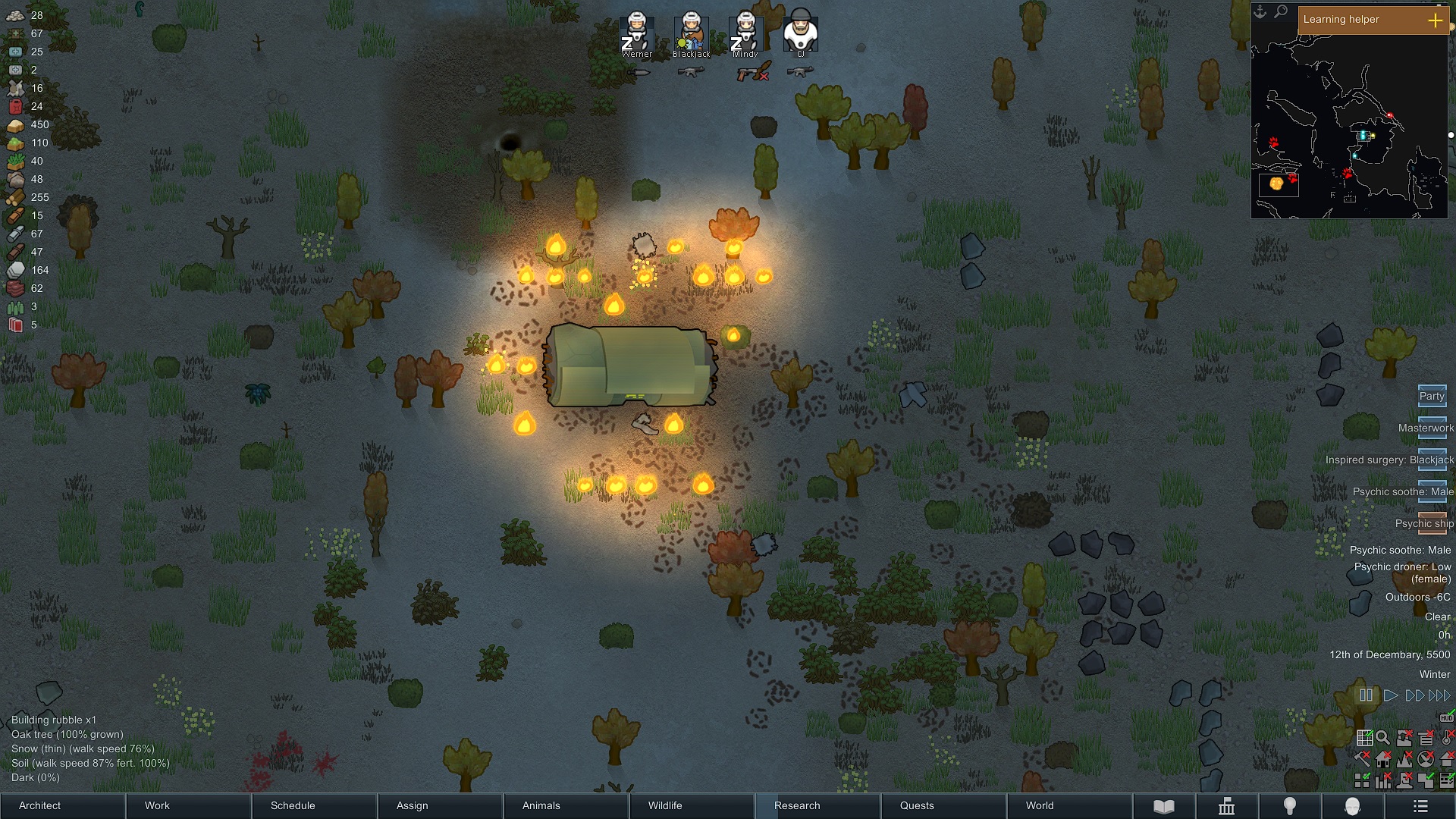Toggle the temperature thermometer overlay
1456x819 pixels.
pos(1448,736)
